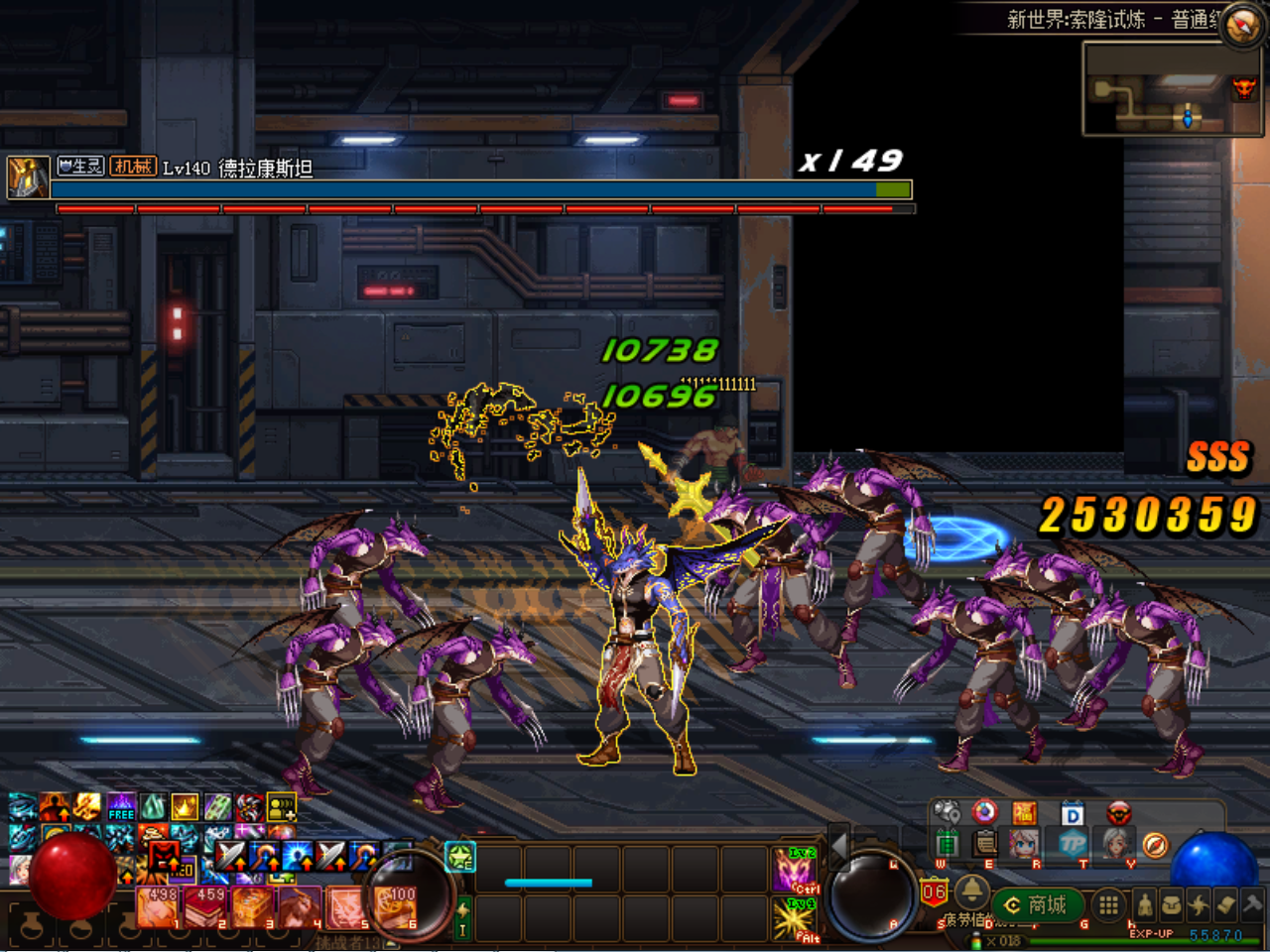
Task: Open the red 福 event icon
Action: click(x=1025, y=814)
